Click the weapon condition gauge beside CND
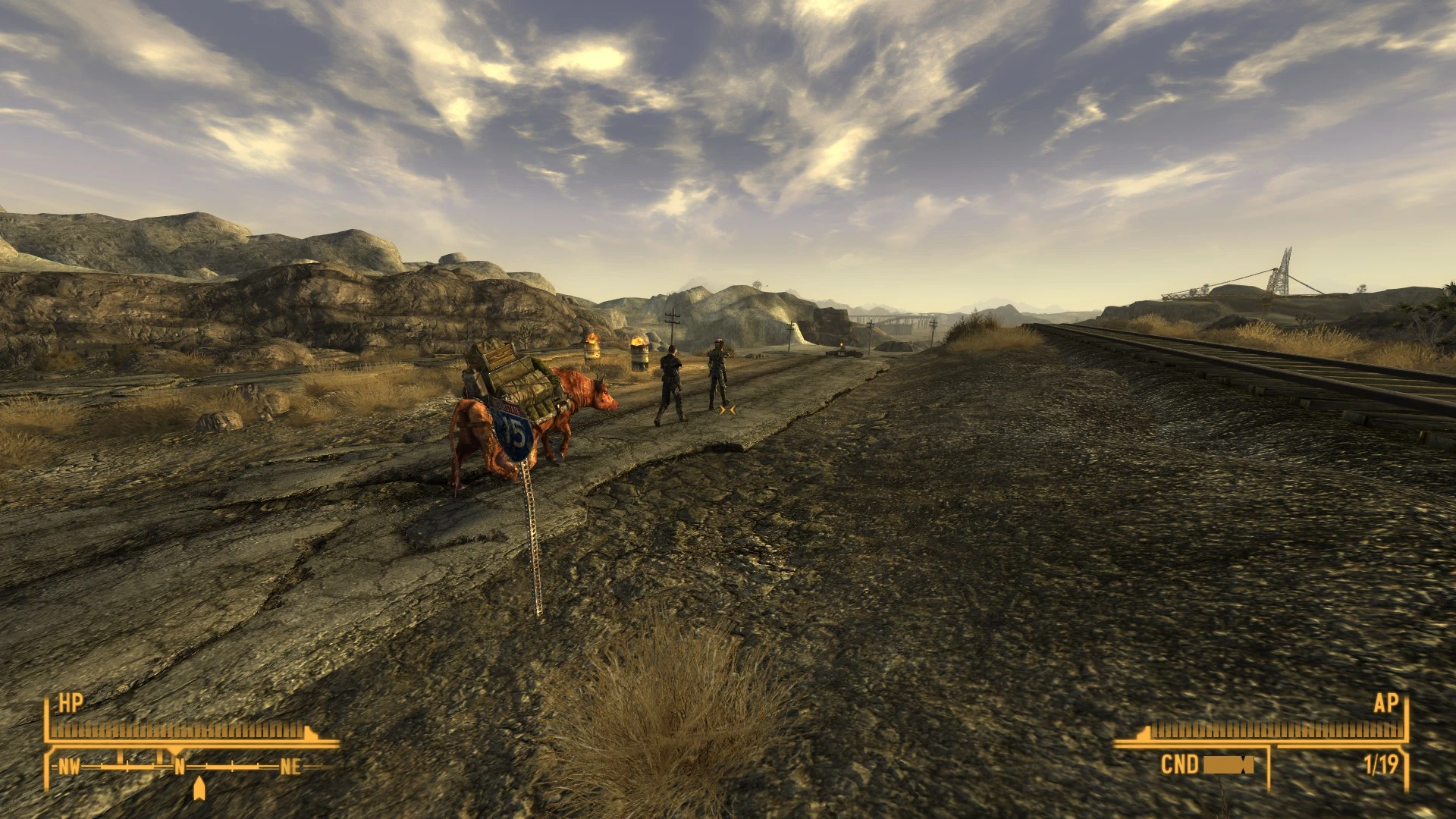 (1228, 766)
